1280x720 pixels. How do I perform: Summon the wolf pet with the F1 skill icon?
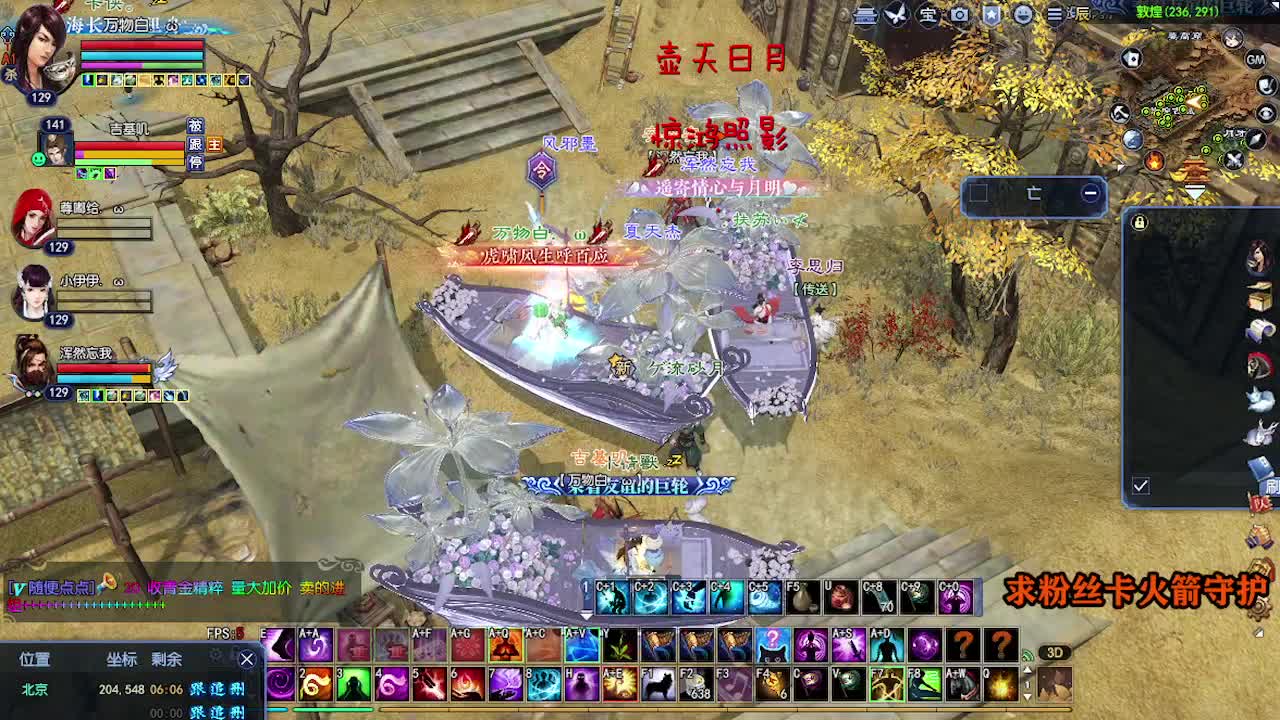pyautogui.click(x=659, y=684)
